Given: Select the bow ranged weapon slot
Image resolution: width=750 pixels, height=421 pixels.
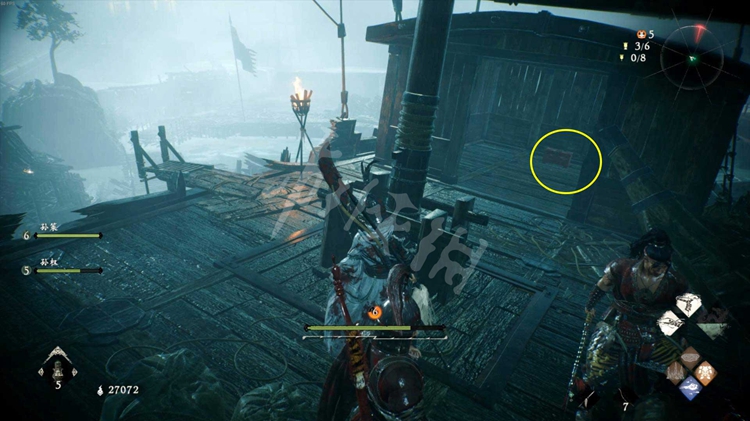Looking at the screenshot, I should tap(689, 303).
